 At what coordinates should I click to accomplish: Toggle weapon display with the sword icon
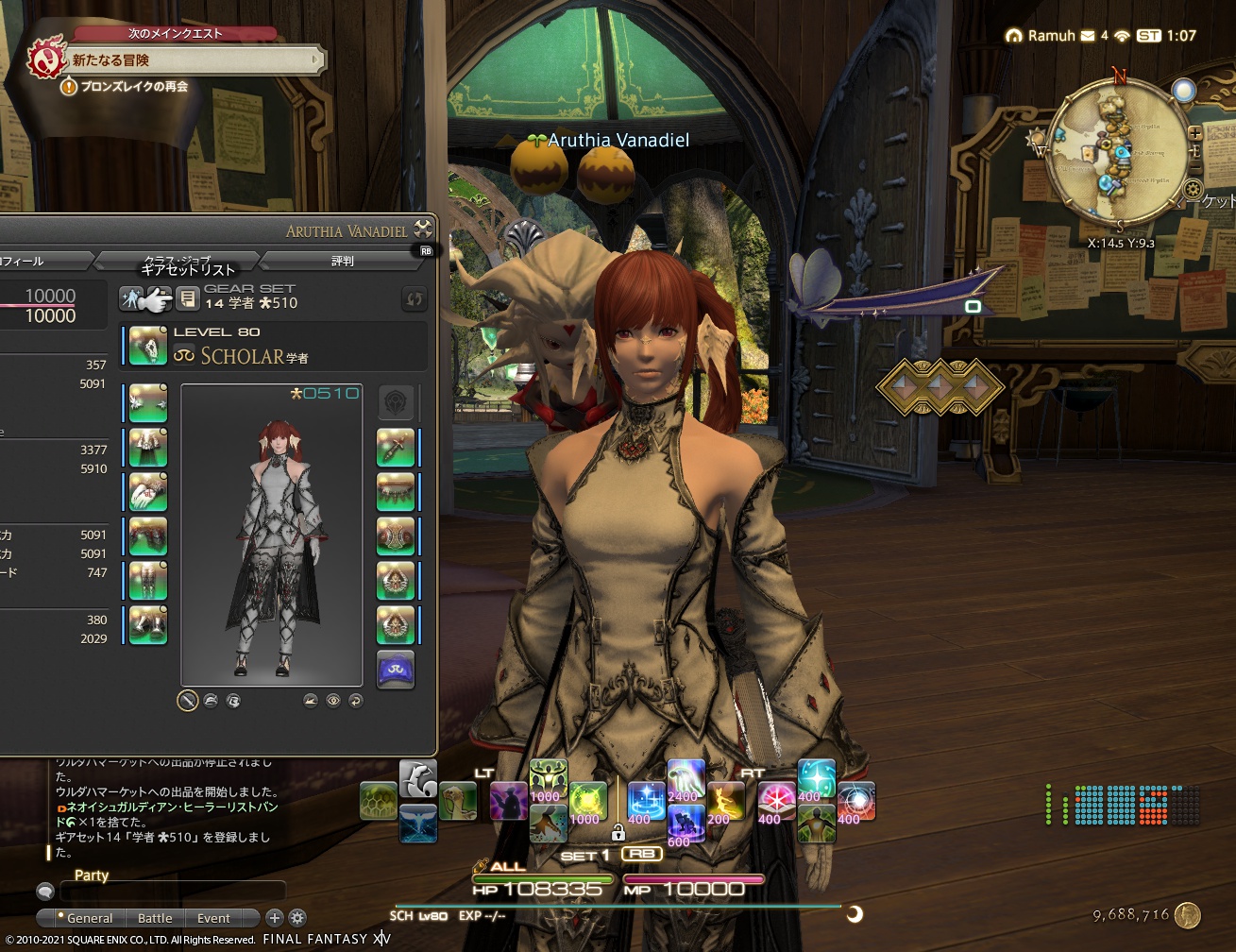pyautogui.click(x=189, y=701)
